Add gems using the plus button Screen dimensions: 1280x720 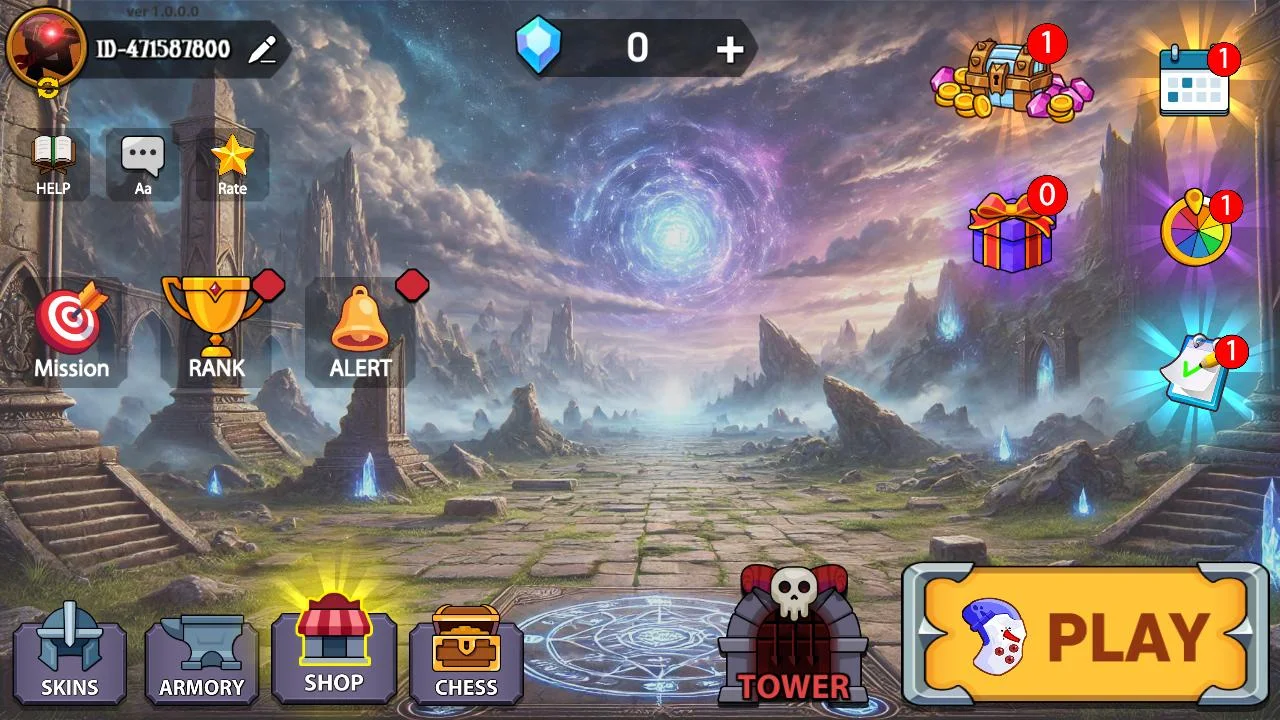pos(730,49)
